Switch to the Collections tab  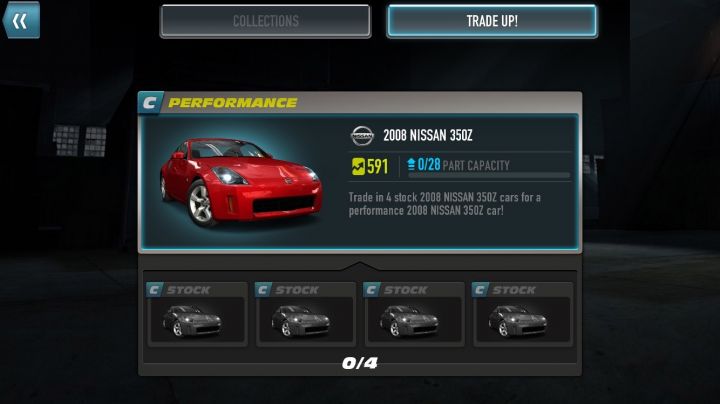265,21
